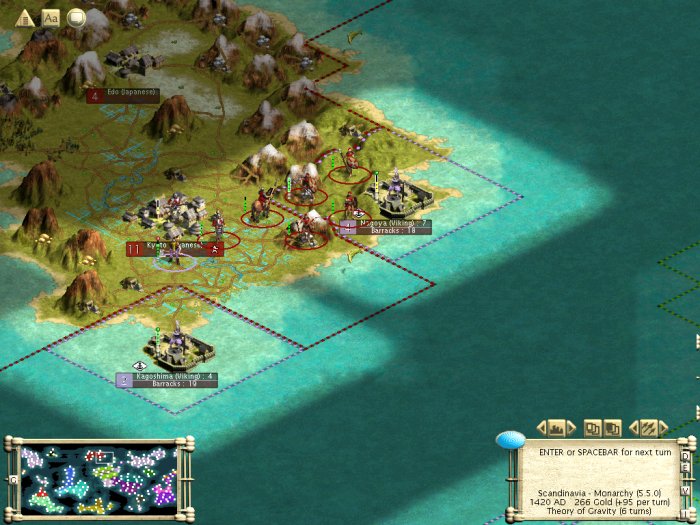Image resolution: width=700 pixels, height=525 pixels.
Task: Click the D button on info box
Action: [x=685, y=458]
